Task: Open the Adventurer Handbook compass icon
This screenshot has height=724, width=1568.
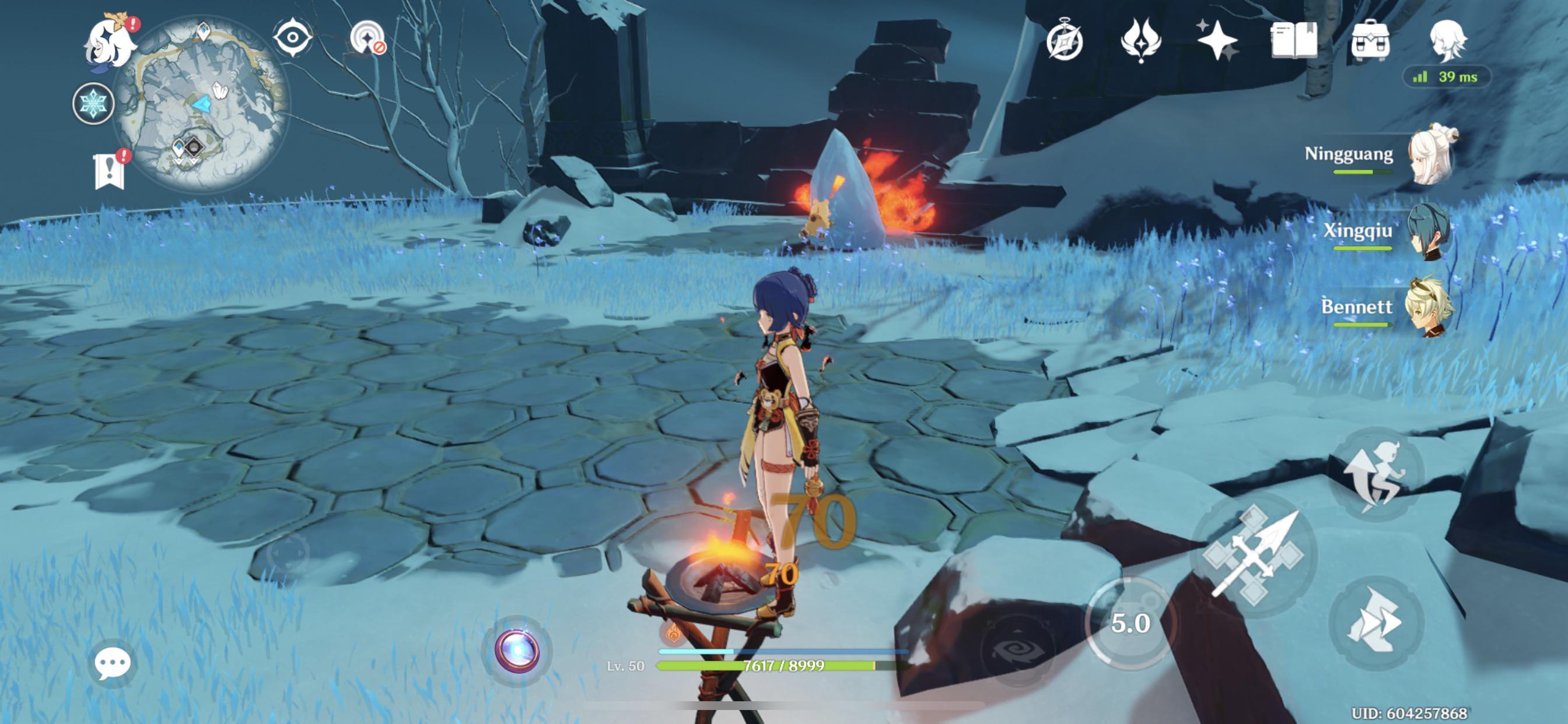Action: click(x=1065, y=41)
